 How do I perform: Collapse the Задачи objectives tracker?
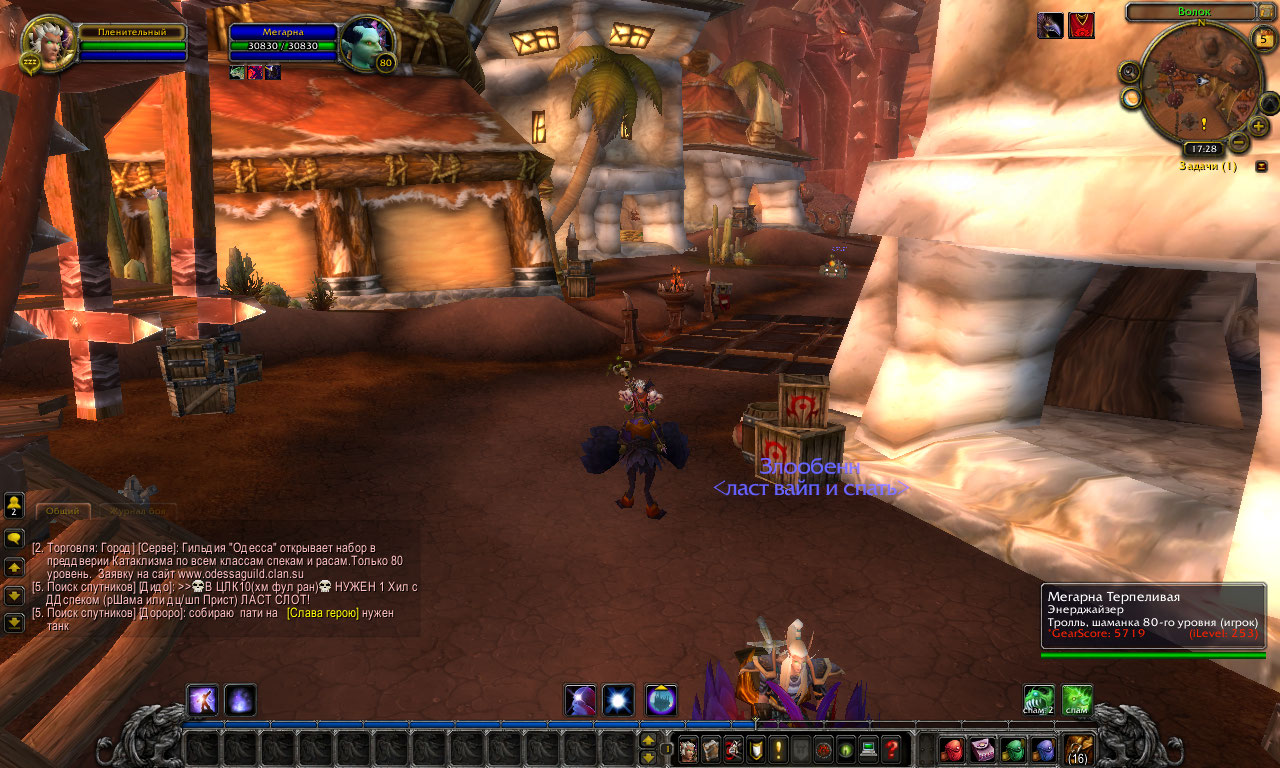click(1261, 166)
